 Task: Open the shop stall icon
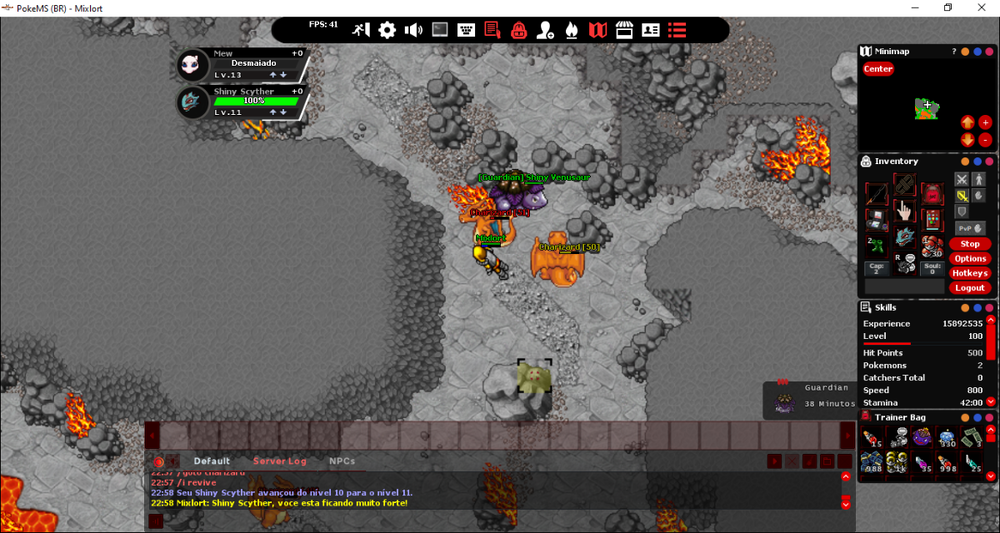point(624,30)
